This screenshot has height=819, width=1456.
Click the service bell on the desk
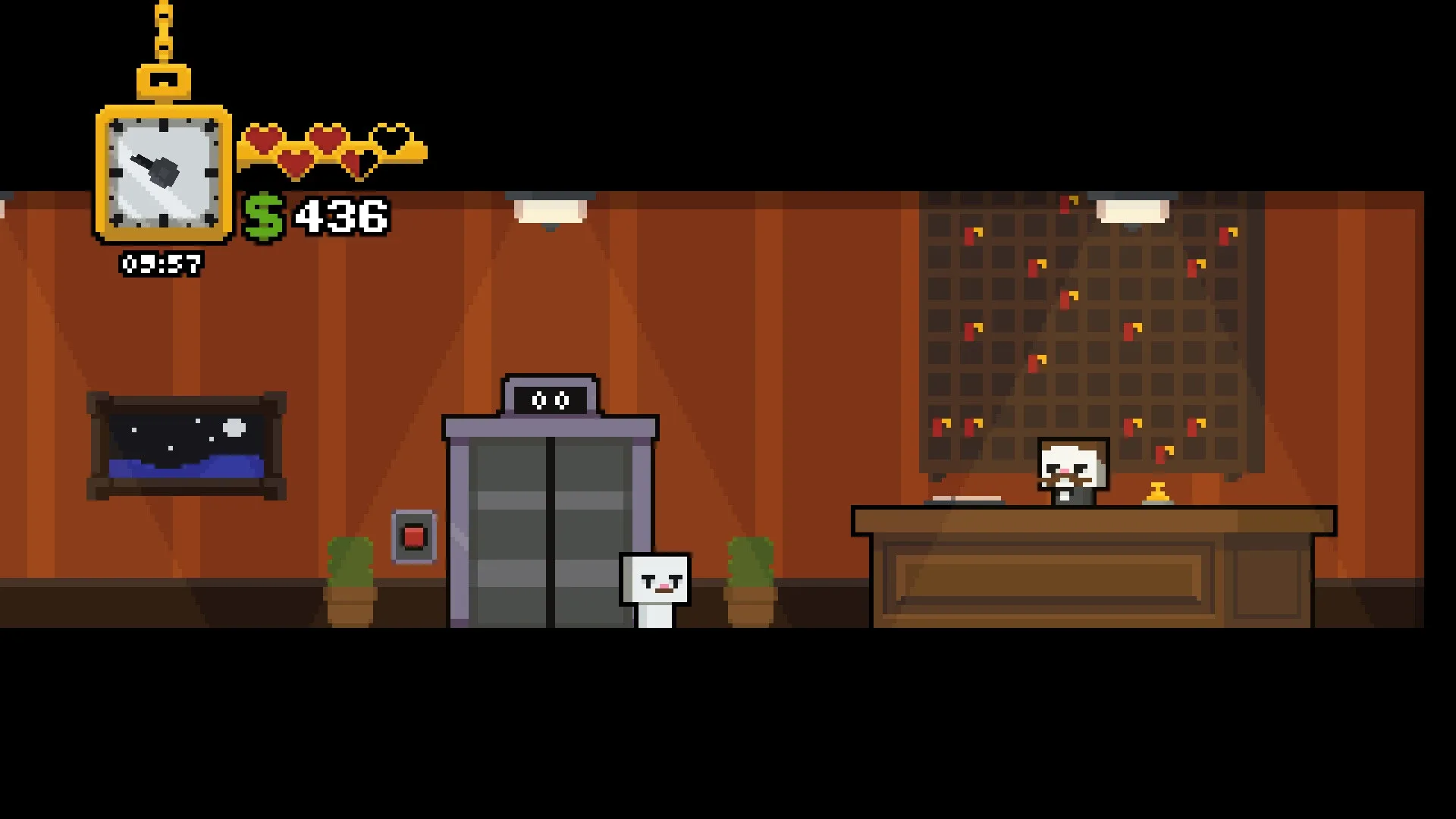[1156, 493]
